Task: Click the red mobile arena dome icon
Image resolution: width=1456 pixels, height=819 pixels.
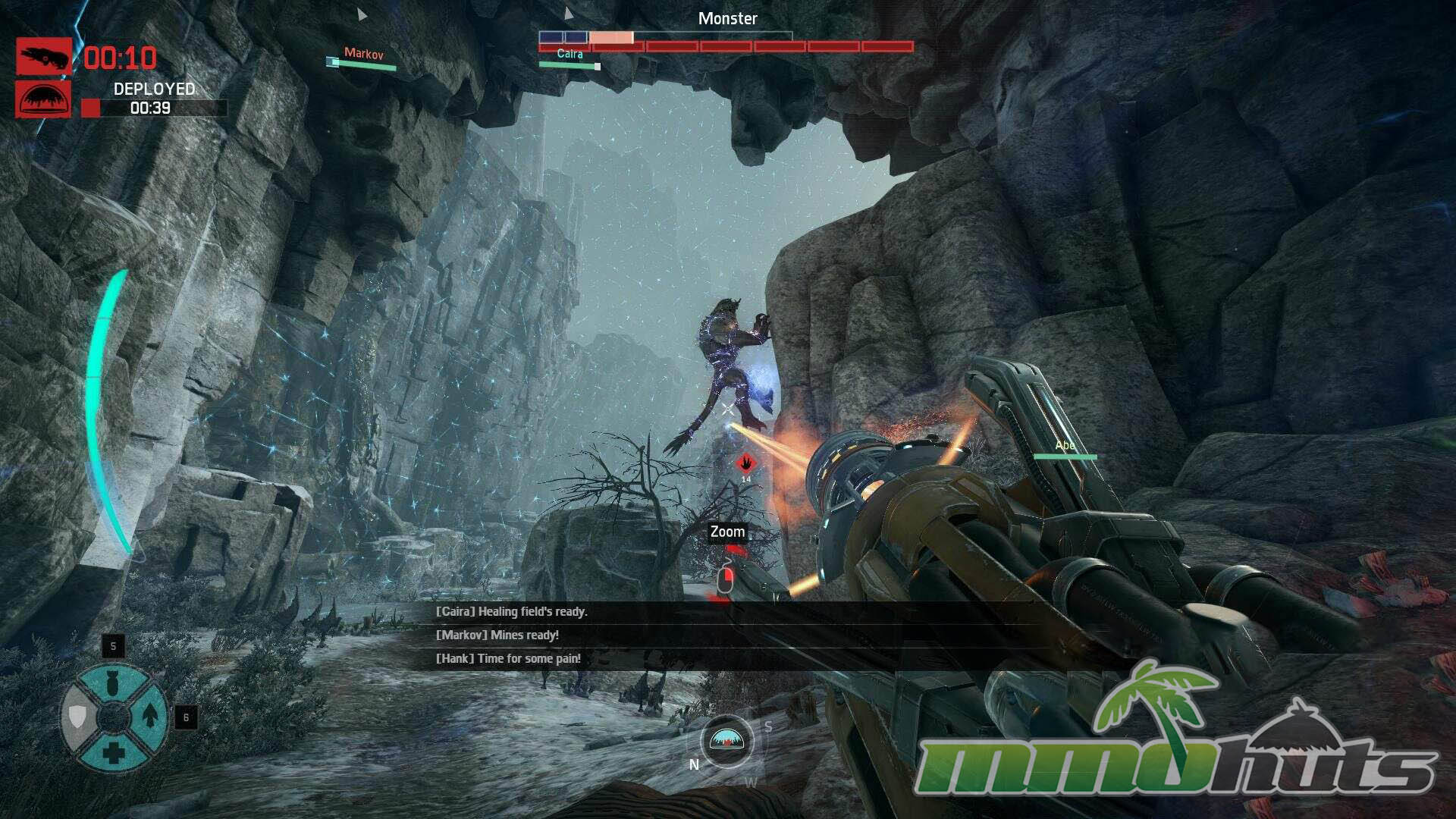Action: pyautogui.click(x=44, y=99)
